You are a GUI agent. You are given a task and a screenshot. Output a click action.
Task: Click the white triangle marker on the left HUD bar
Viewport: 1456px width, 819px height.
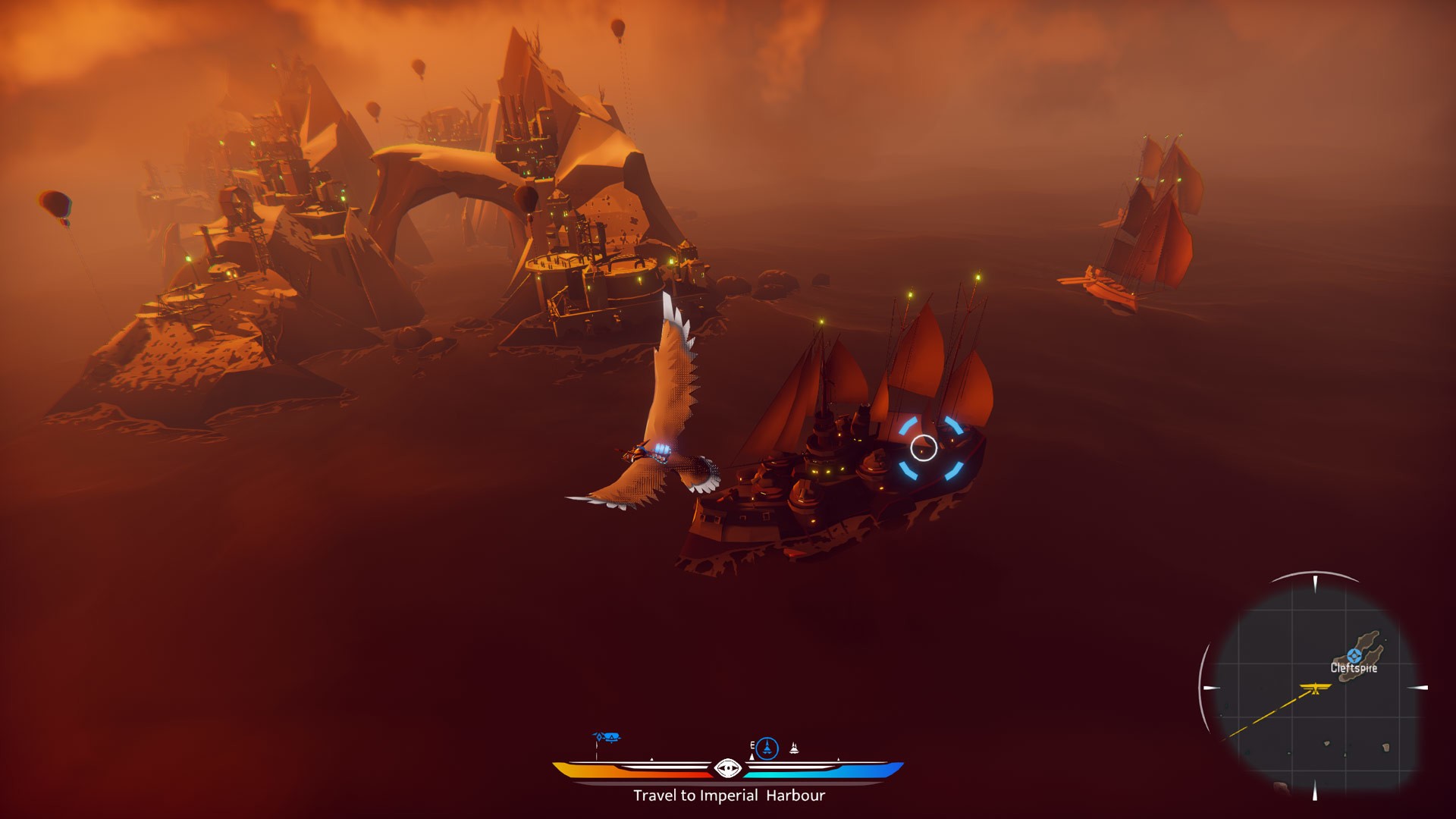tap(651, 759)
